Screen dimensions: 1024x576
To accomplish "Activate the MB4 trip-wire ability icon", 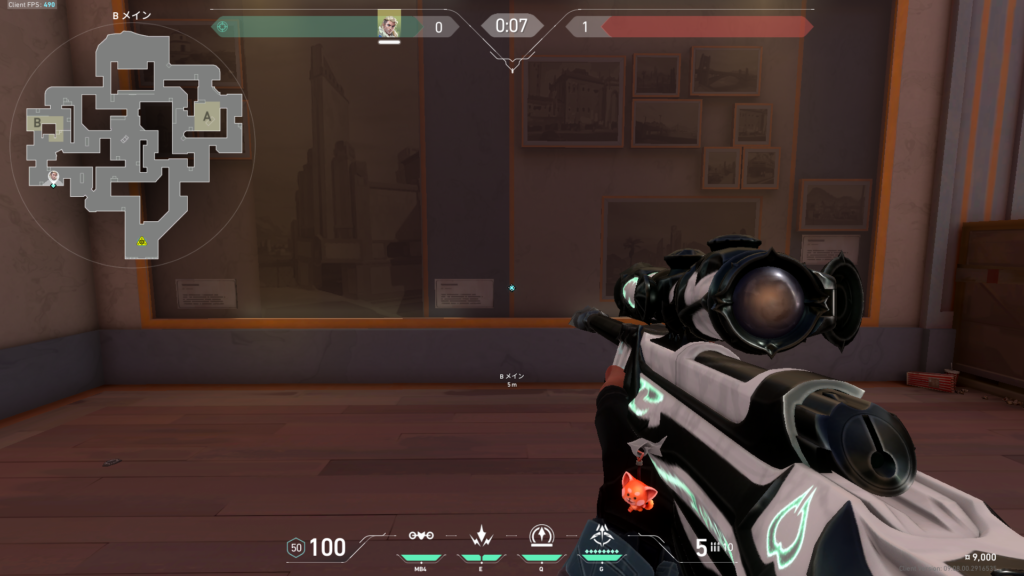I will 421,535.
